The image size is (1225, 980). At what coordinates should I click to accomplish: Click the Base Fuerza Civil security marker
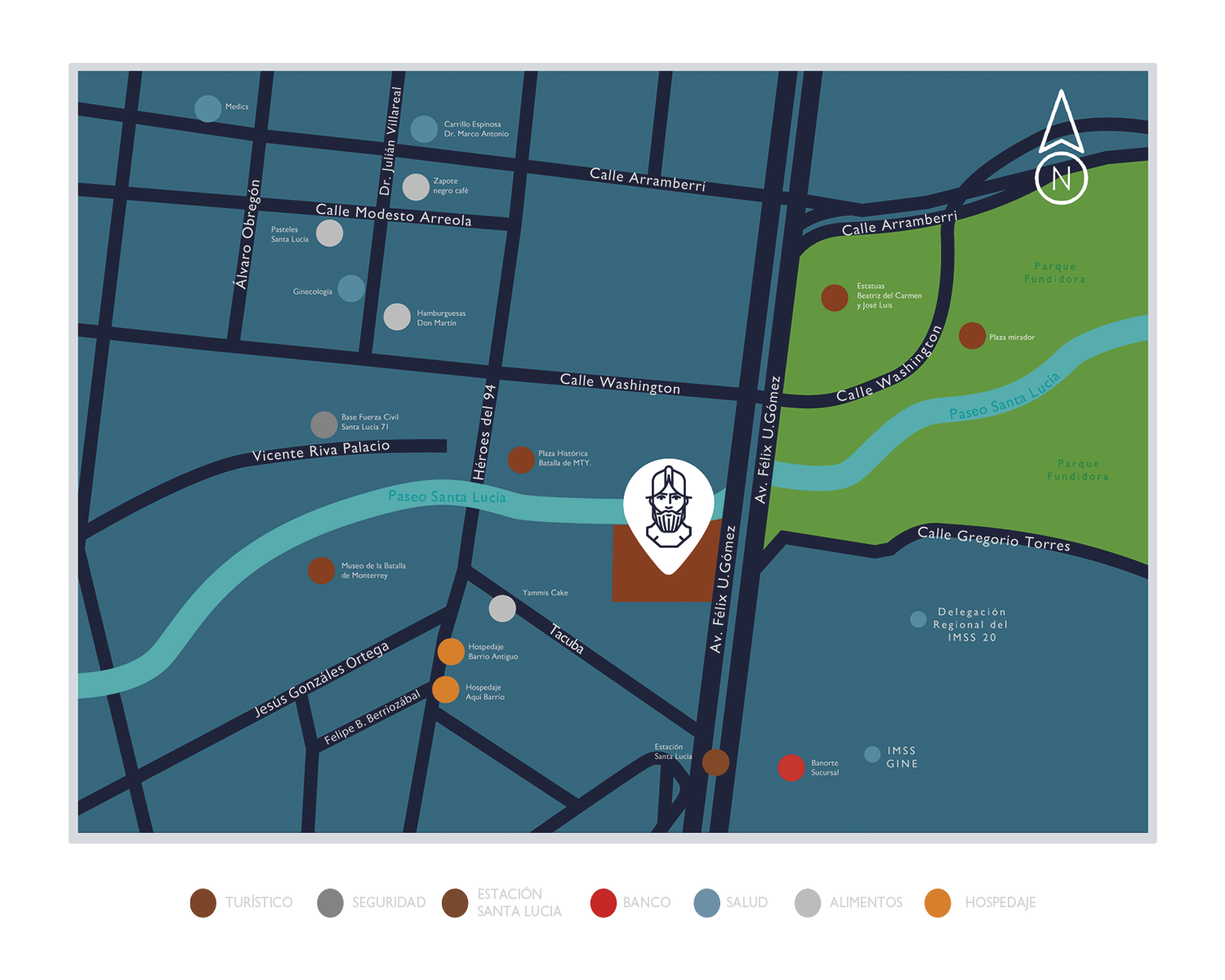(324, 425)
